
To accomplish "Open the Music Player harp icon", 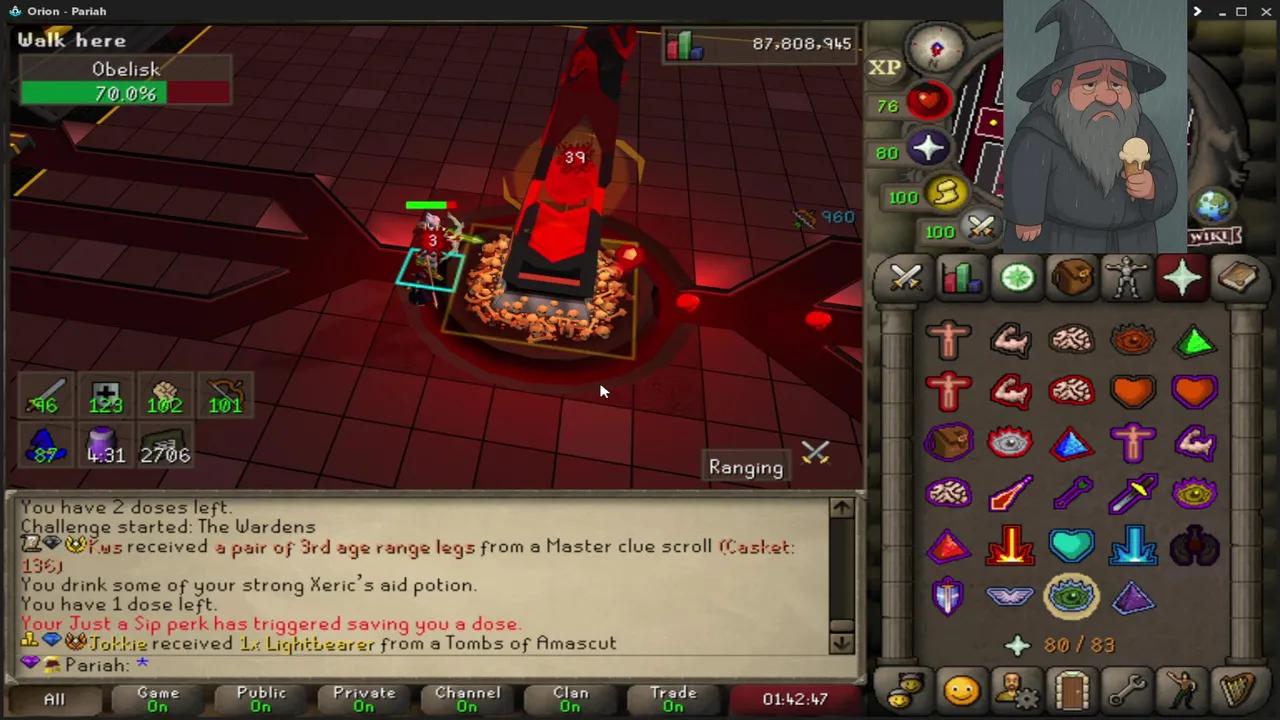I will coord(1237,690).
